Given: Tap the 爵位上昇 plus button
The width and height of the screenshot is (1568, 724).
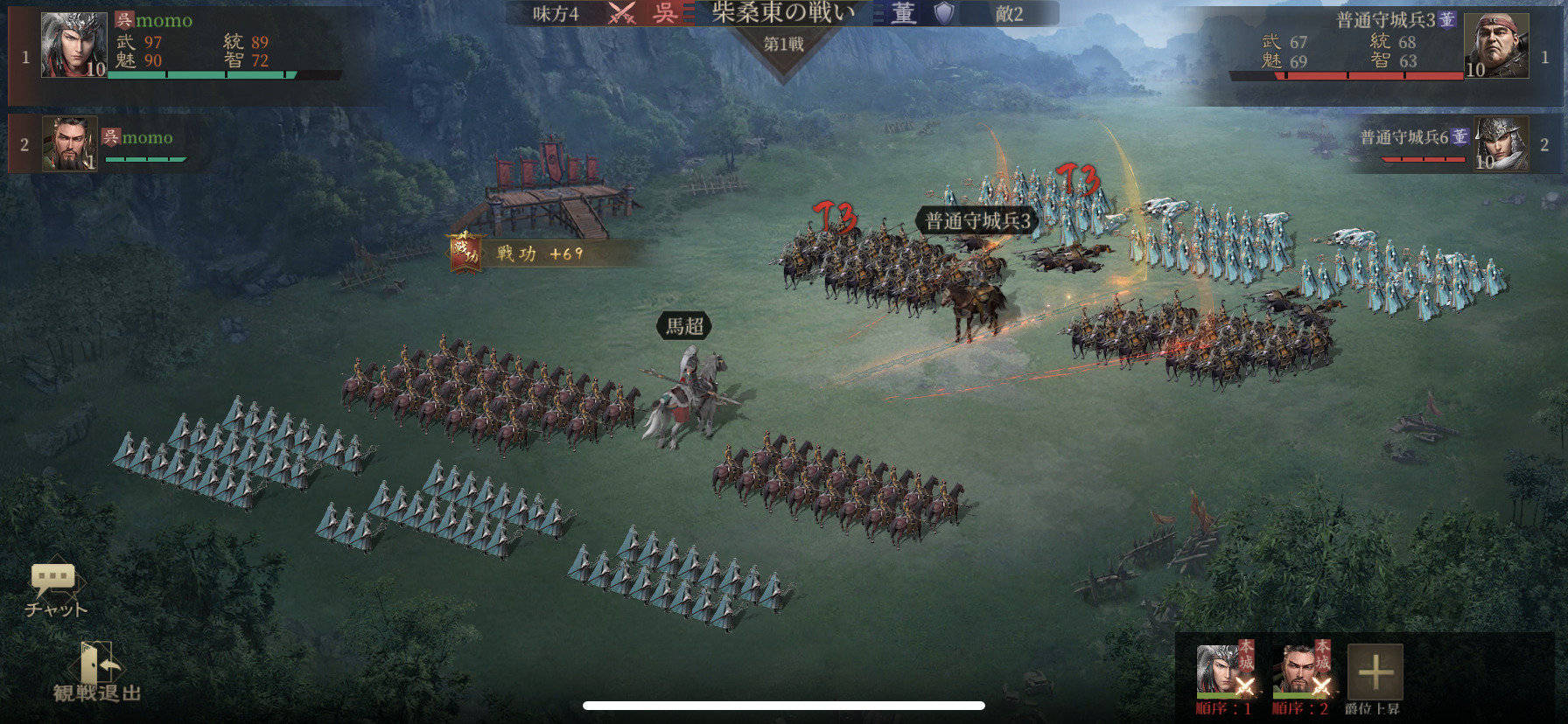Looking at the screenshot, I should point(1375,672).
